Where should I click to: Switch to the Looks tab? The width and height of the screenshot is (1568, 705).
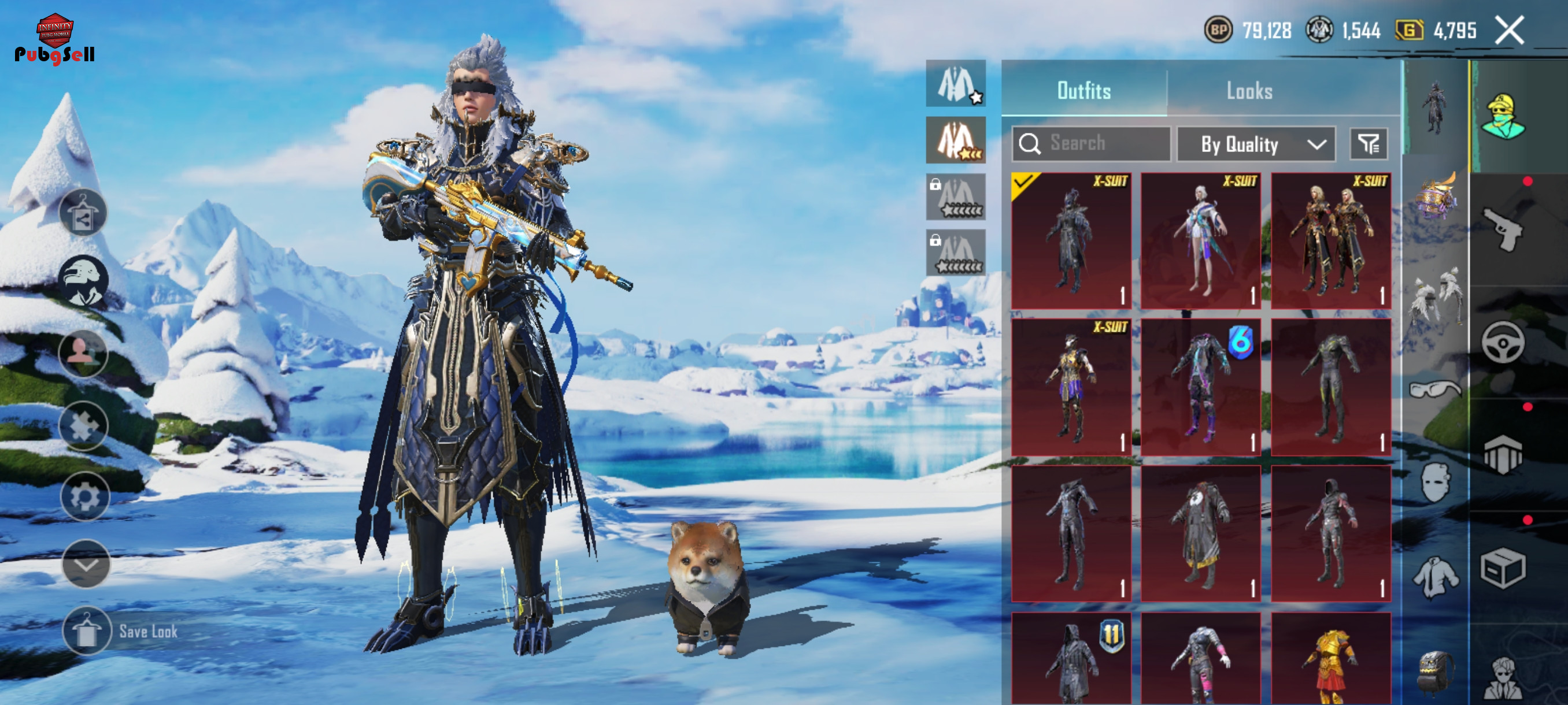pyautogui.click(x=1248, y=91)
